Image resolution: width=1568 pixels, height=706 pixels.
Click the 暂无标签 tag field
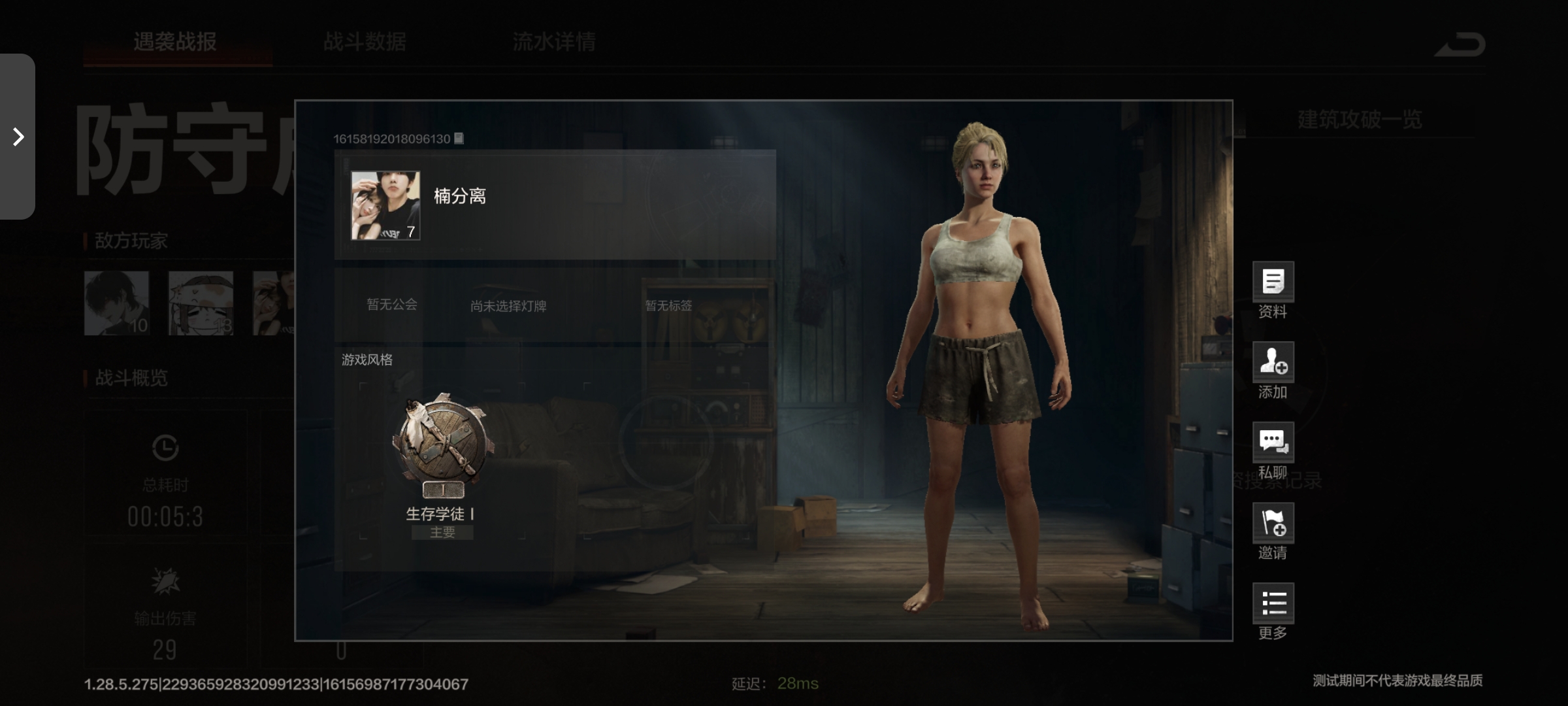pos(668,306)
